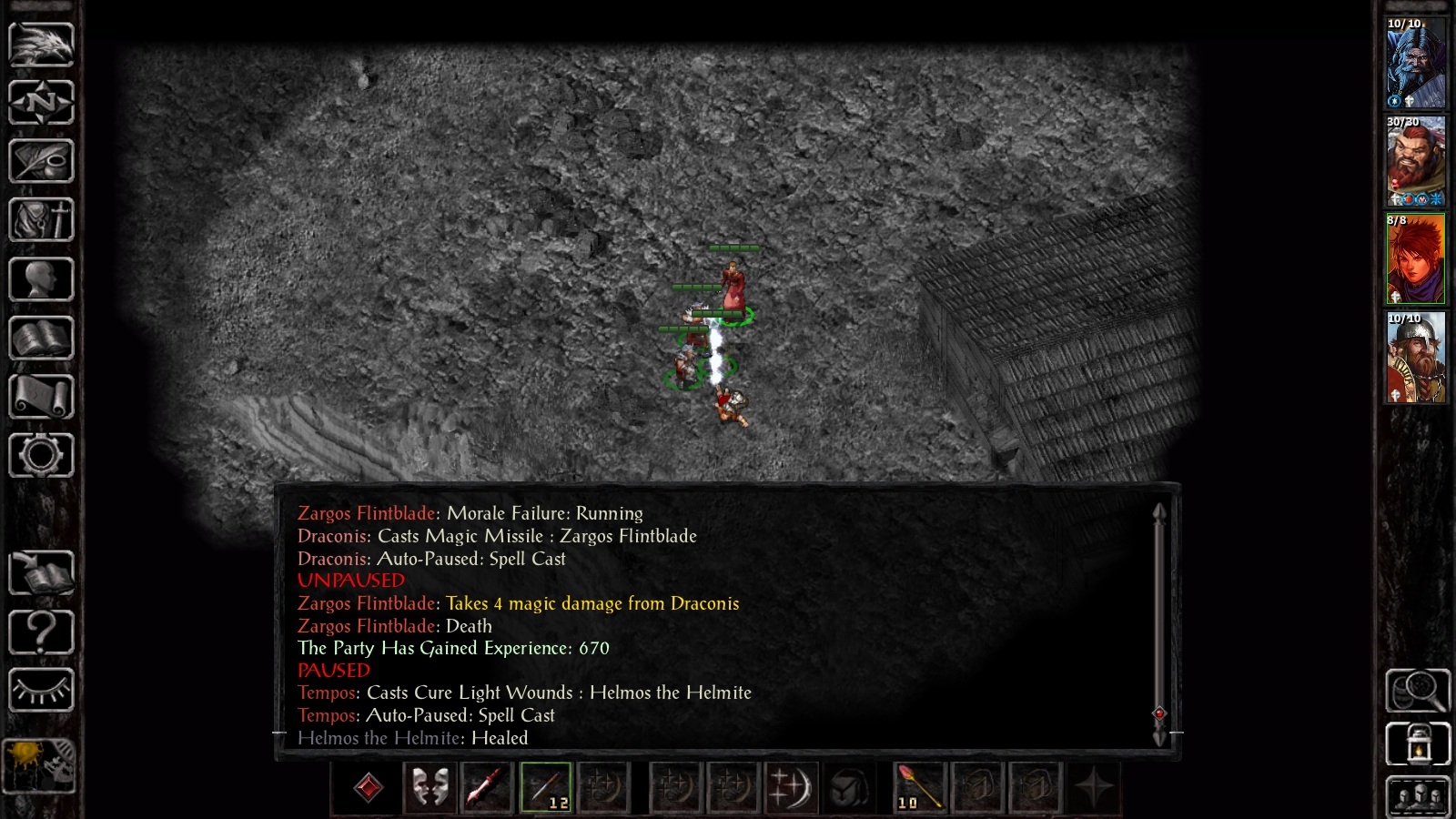Click the dragon head return-to-game button
The height and width of the screenshot is (819, 1456).
(41, 44)
